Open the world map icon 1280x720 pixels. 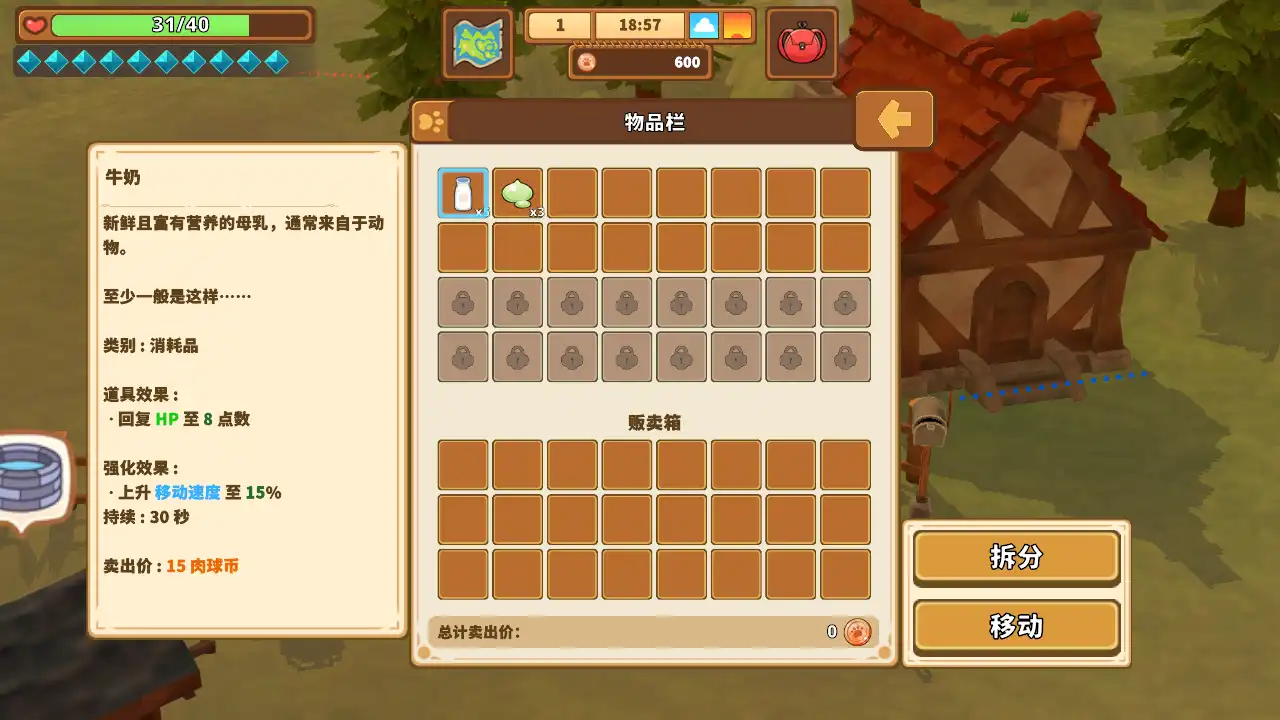tap(478, 45)
